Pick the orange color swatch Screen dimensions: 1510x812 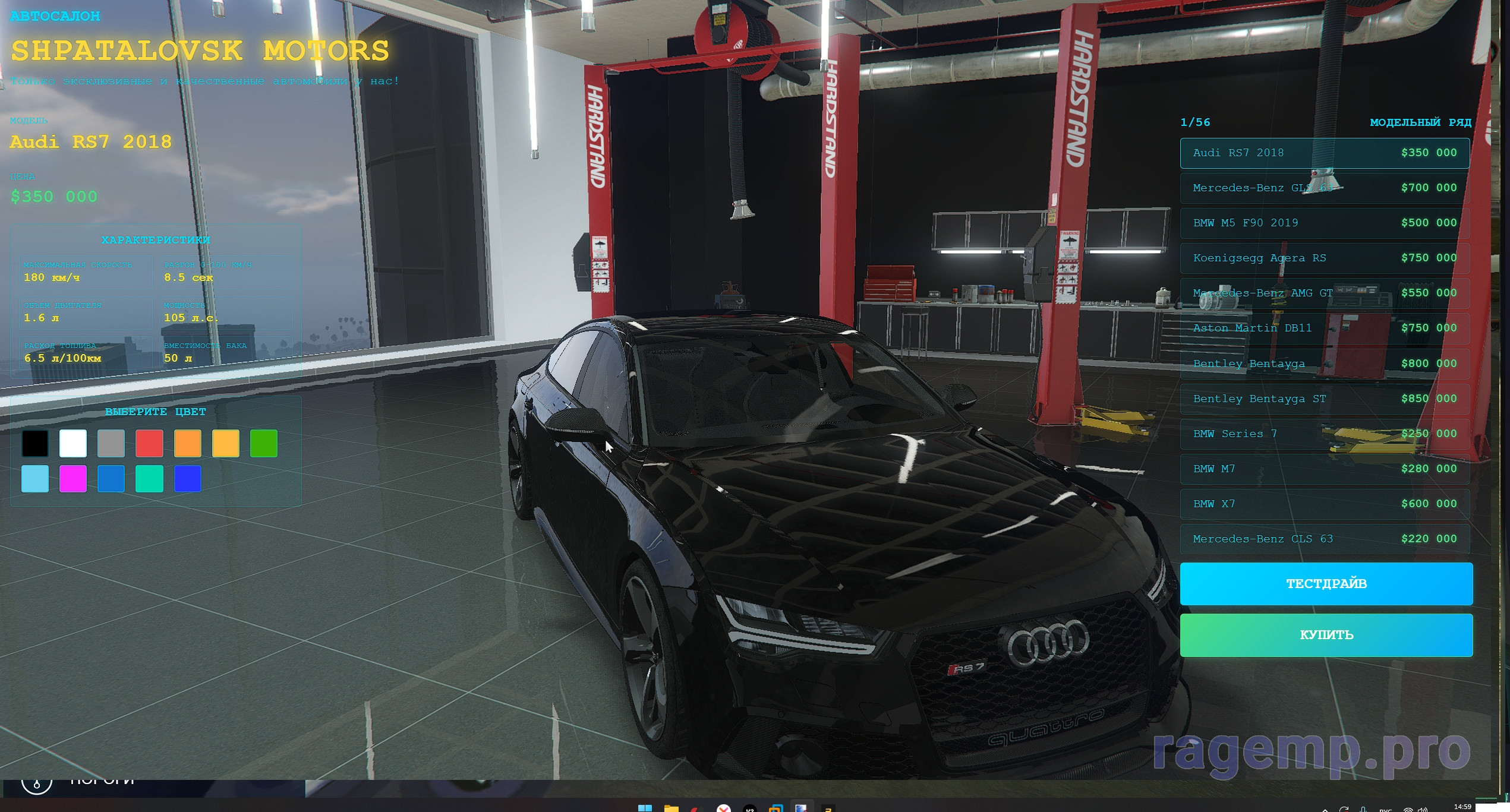click(x=188, y=443)
